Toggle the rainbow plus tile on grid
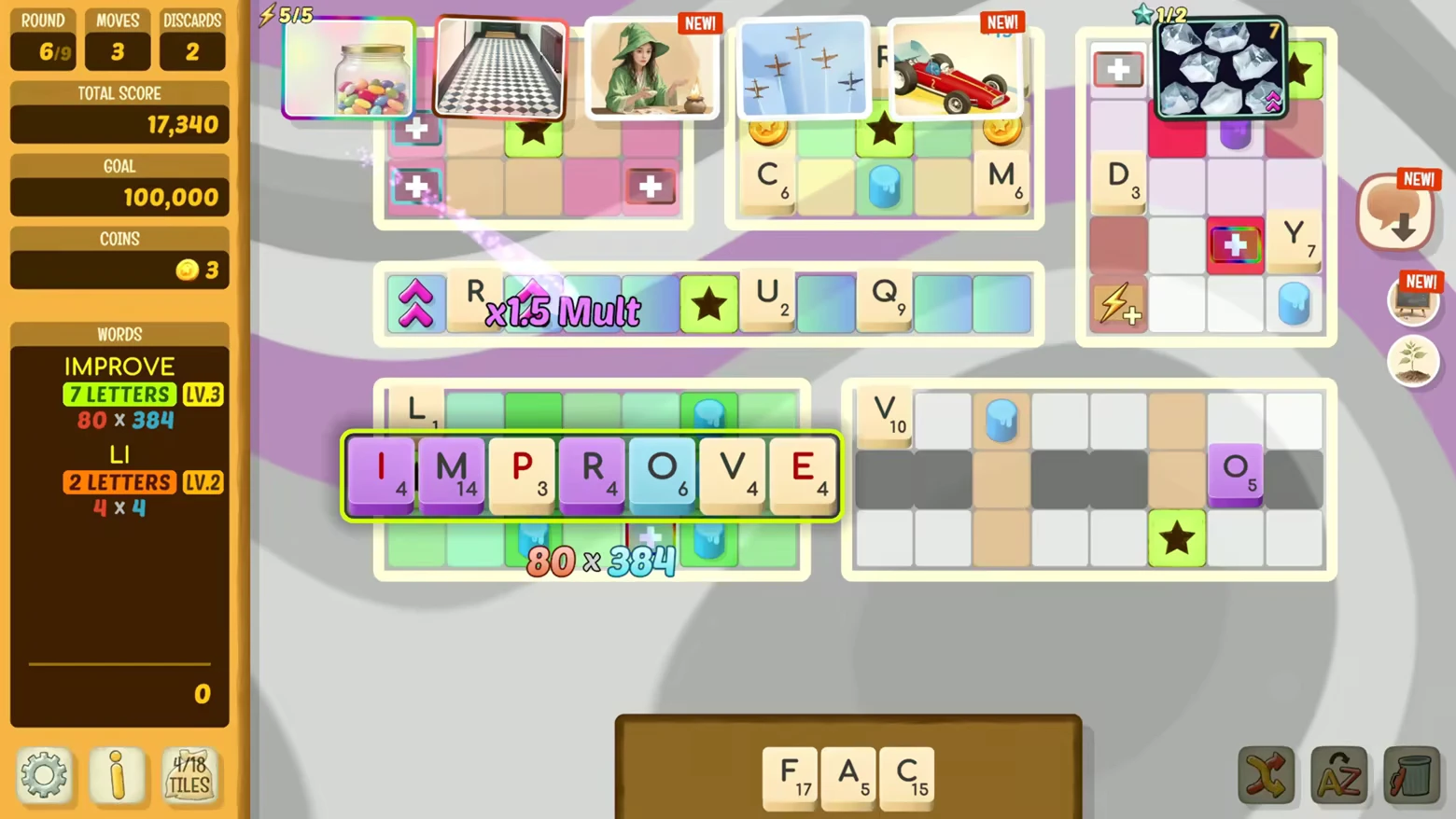1456x819 pixels. tap(1235, 245)
